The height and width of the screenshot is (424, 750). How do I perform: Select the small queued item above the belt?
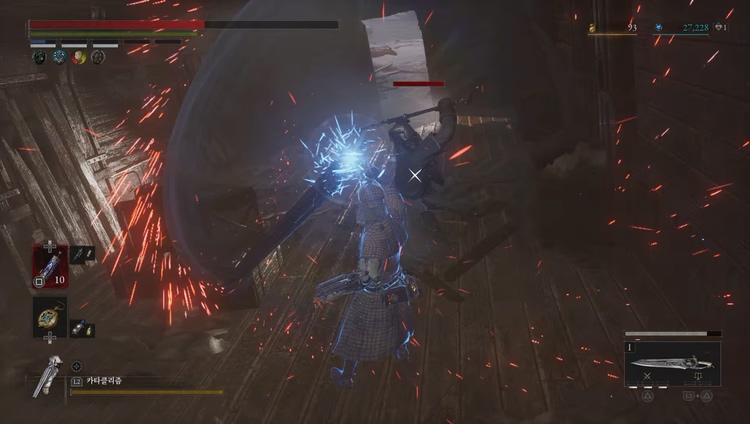click(82, 255)
